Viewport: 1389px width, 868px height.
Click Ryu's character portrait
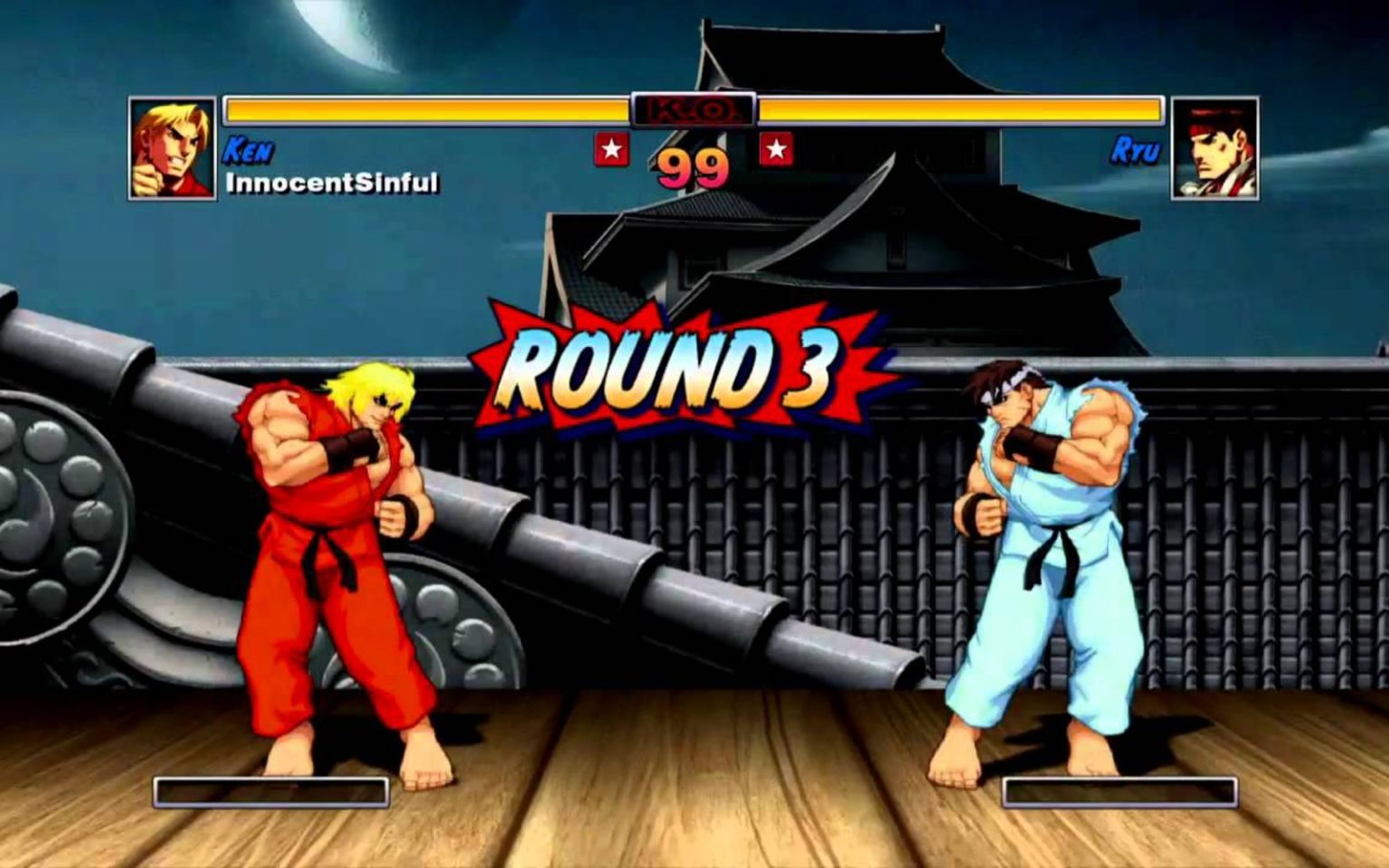(x=1214, y=148)
